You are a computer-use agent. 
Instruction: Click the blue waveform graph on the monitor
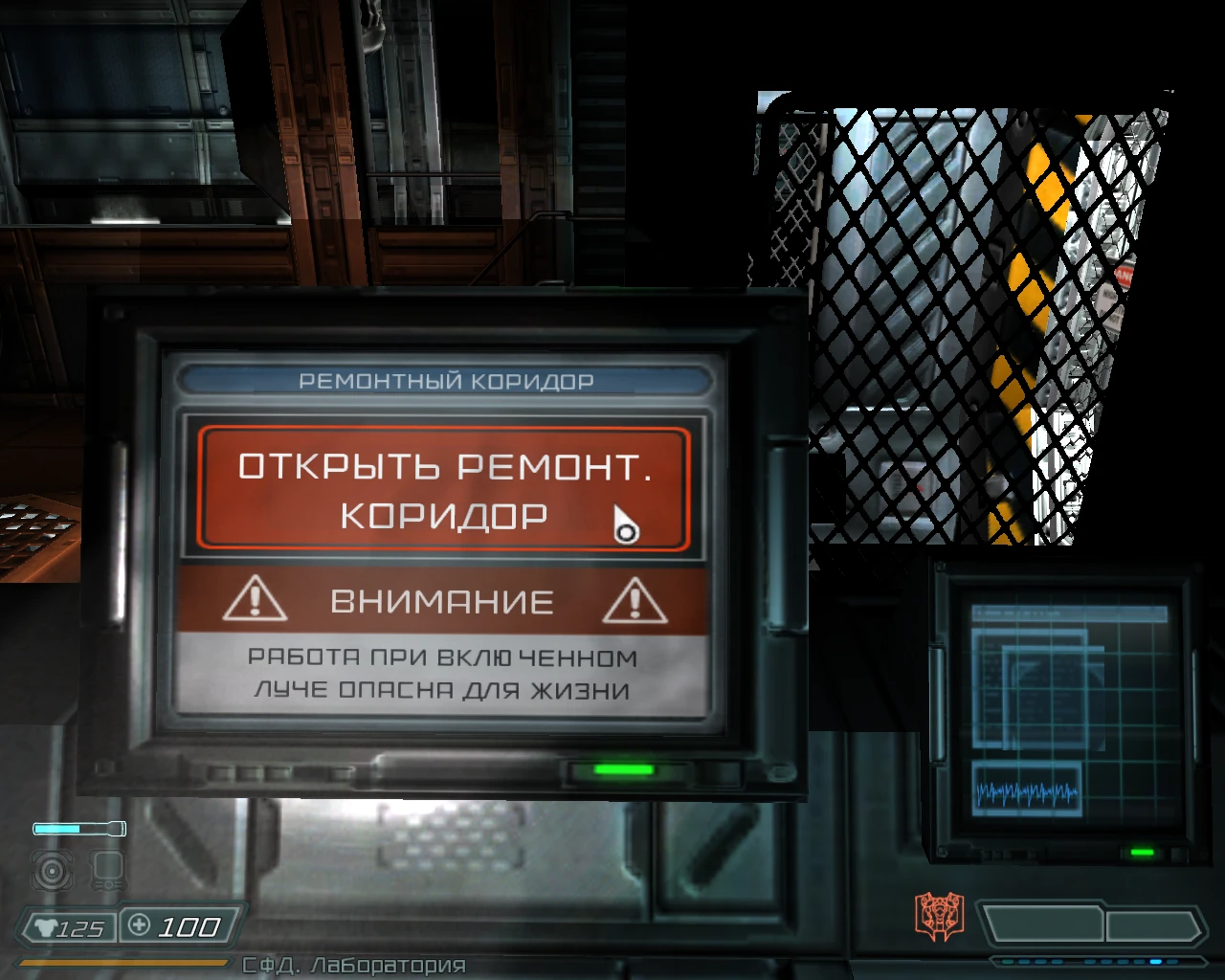point(1028,791)
